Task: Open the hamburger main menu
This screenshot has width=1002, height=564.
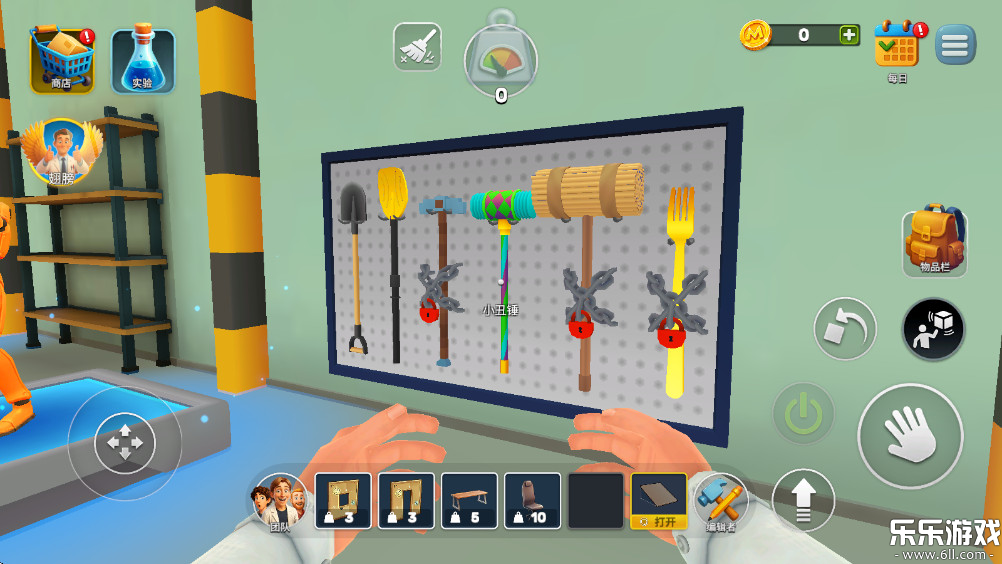Action: (955, 45)
